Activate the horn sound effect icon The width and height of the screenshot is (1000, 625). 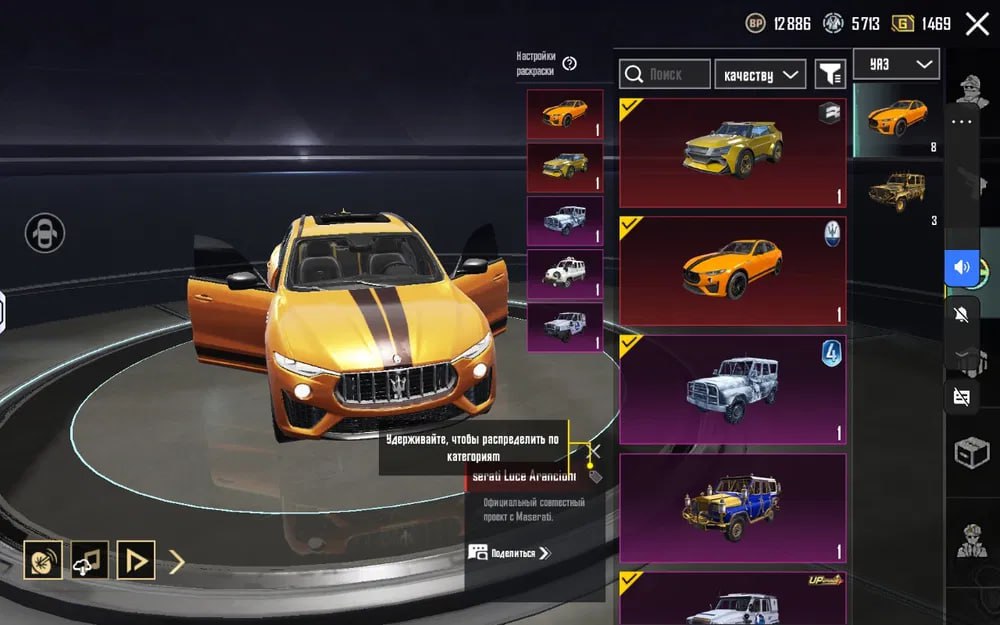coord(43,560)
